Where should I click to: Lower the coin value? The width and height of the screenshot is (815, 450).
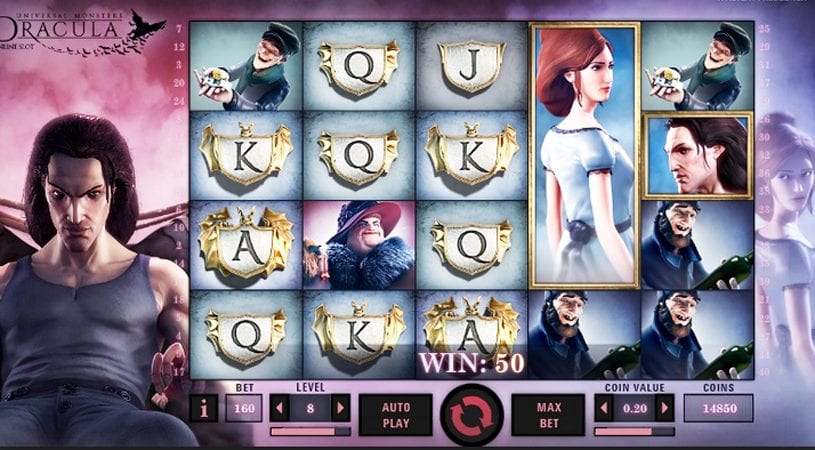[x=605, y=408]
